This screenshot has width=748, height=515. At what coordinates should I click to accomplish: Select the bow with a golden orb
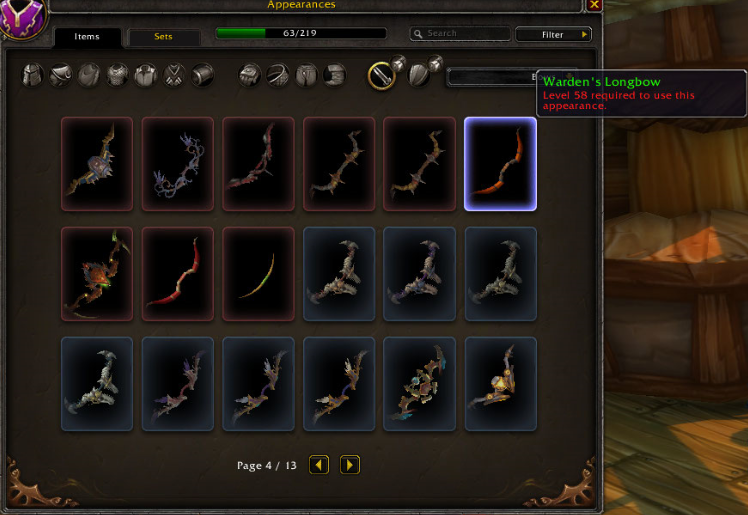(x=500, y=384)
